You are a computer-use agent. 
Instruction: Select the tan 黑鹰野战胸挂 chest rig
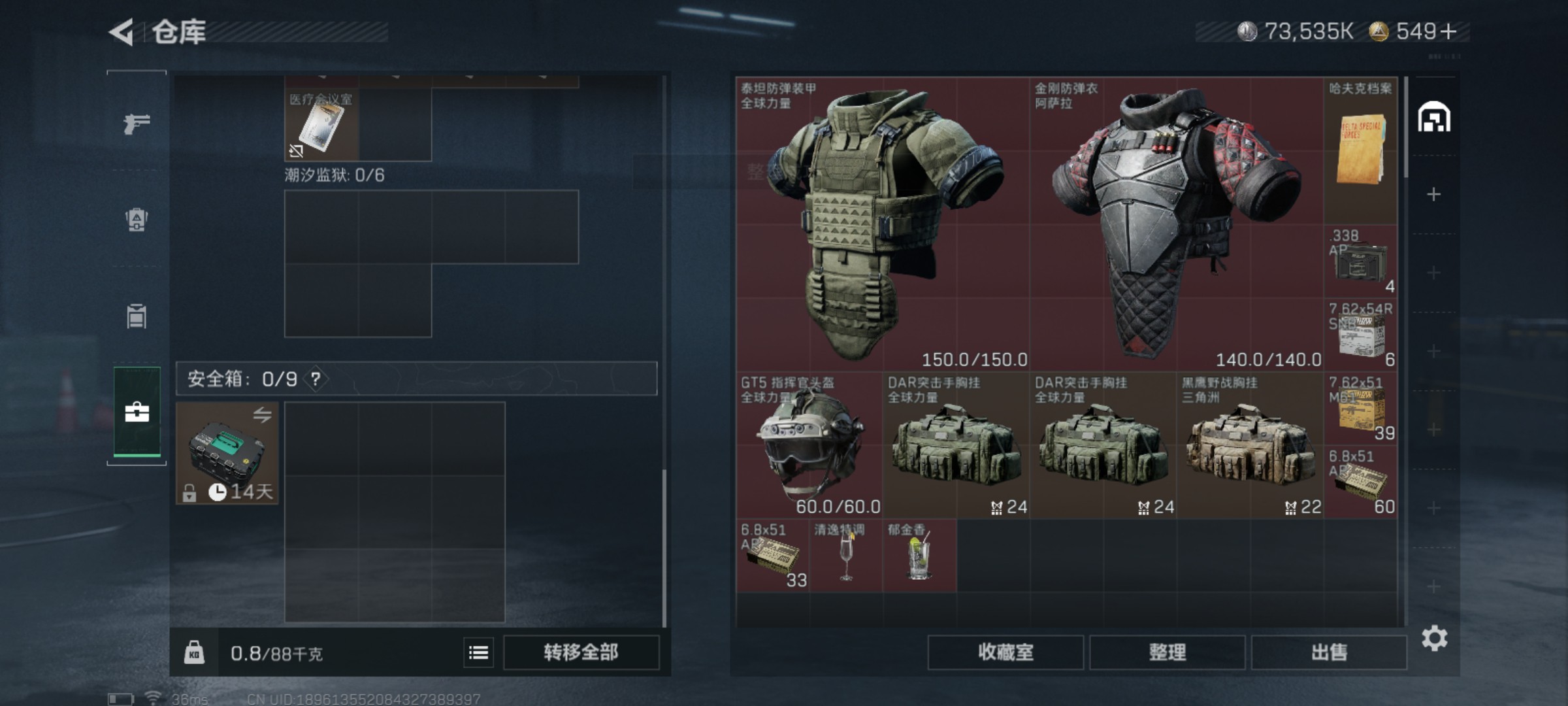(1250, 446)
